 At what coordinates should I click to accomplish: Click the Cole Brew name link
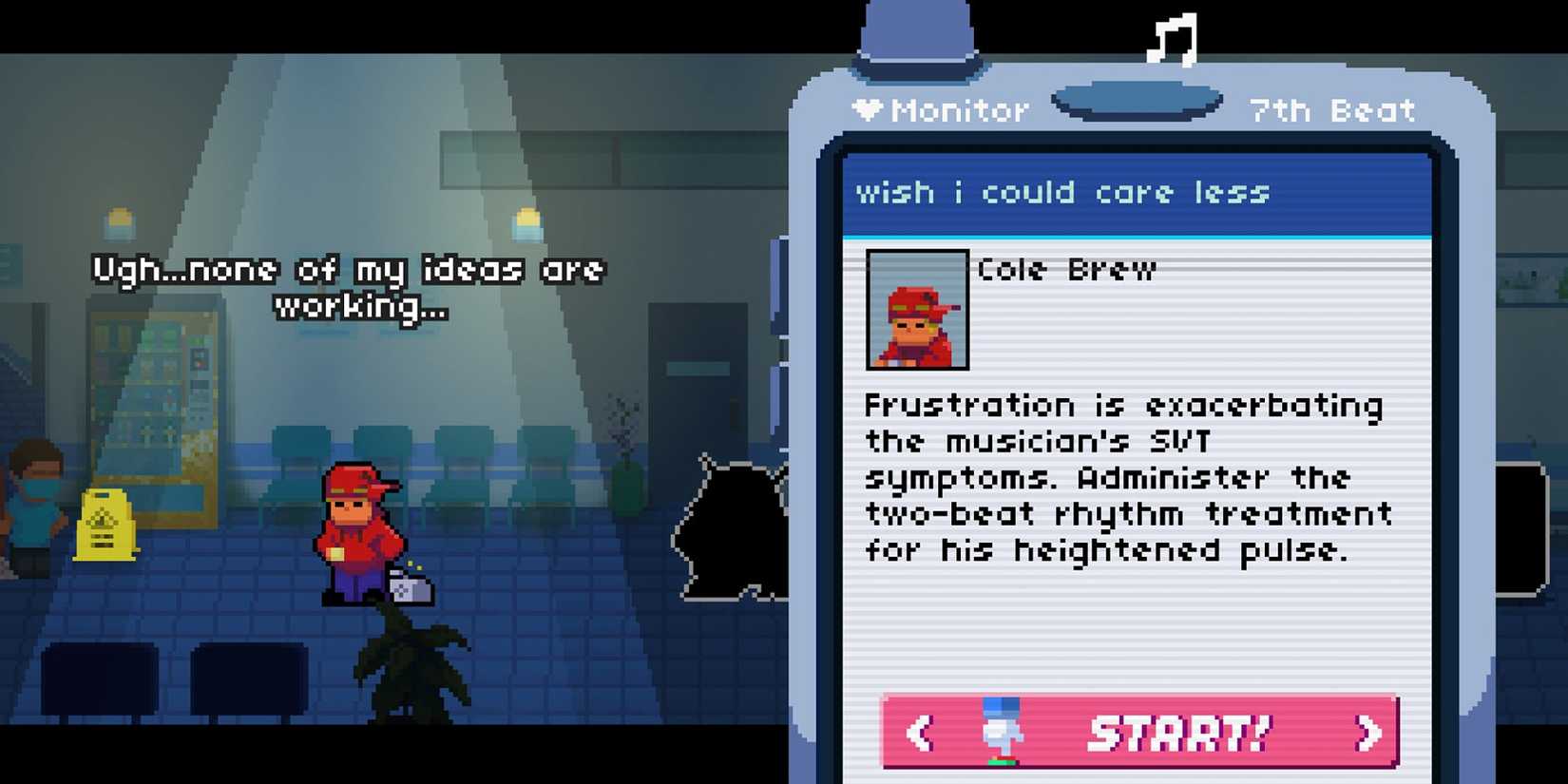tap(1064, 269)
